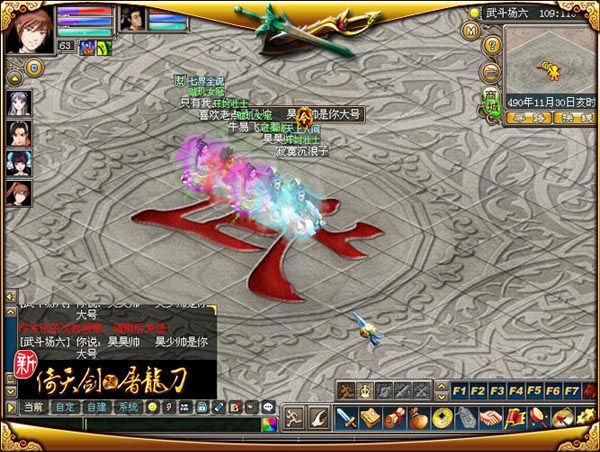Open help with the question mark button
Image resolution: width=600 pixels, height=452 pixels.
coord(491,45)
